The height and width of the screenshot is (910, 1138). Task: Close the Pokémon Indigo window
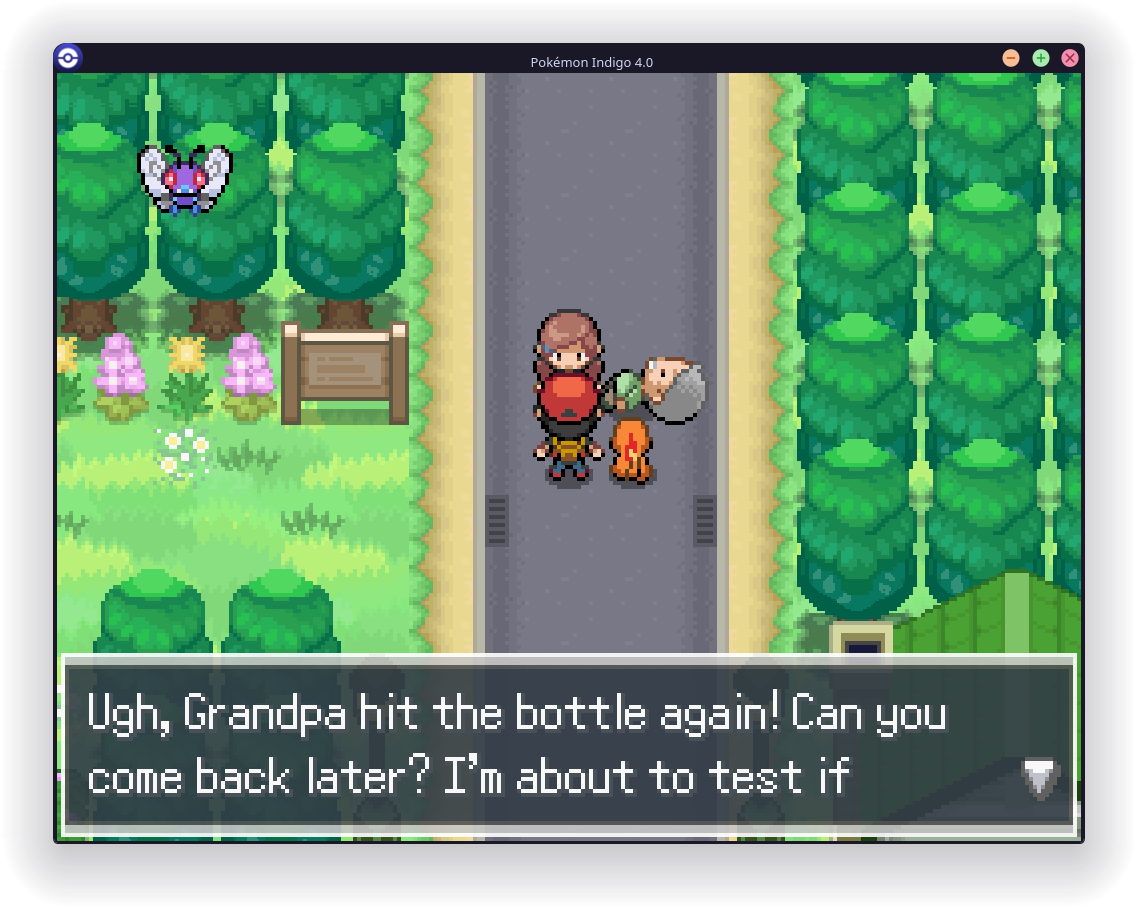pos(1070,58)
